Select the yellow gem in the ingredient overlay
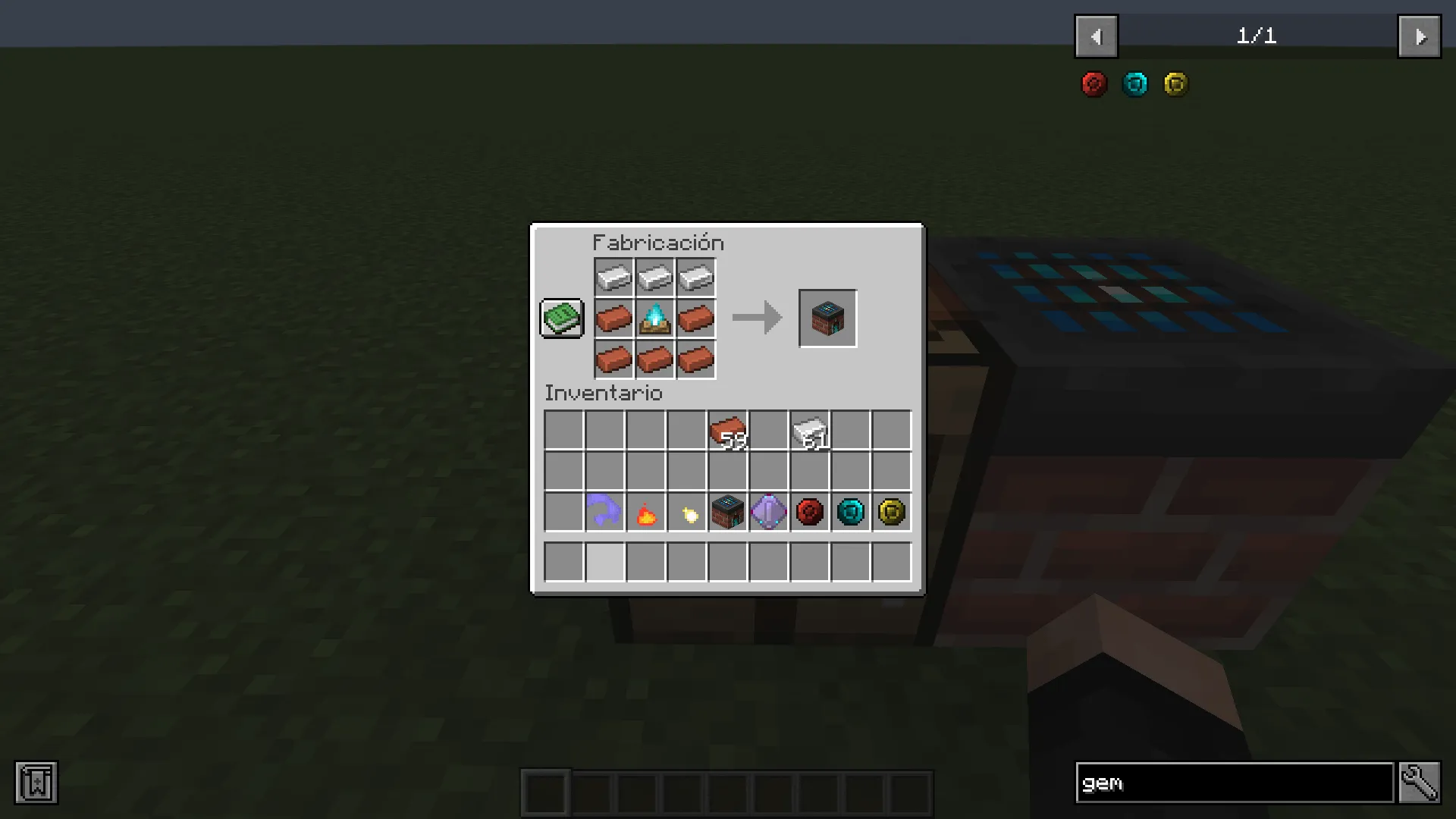This screenshot has width=1456, height=819. pyautogui.click(x=1175, y=84)
